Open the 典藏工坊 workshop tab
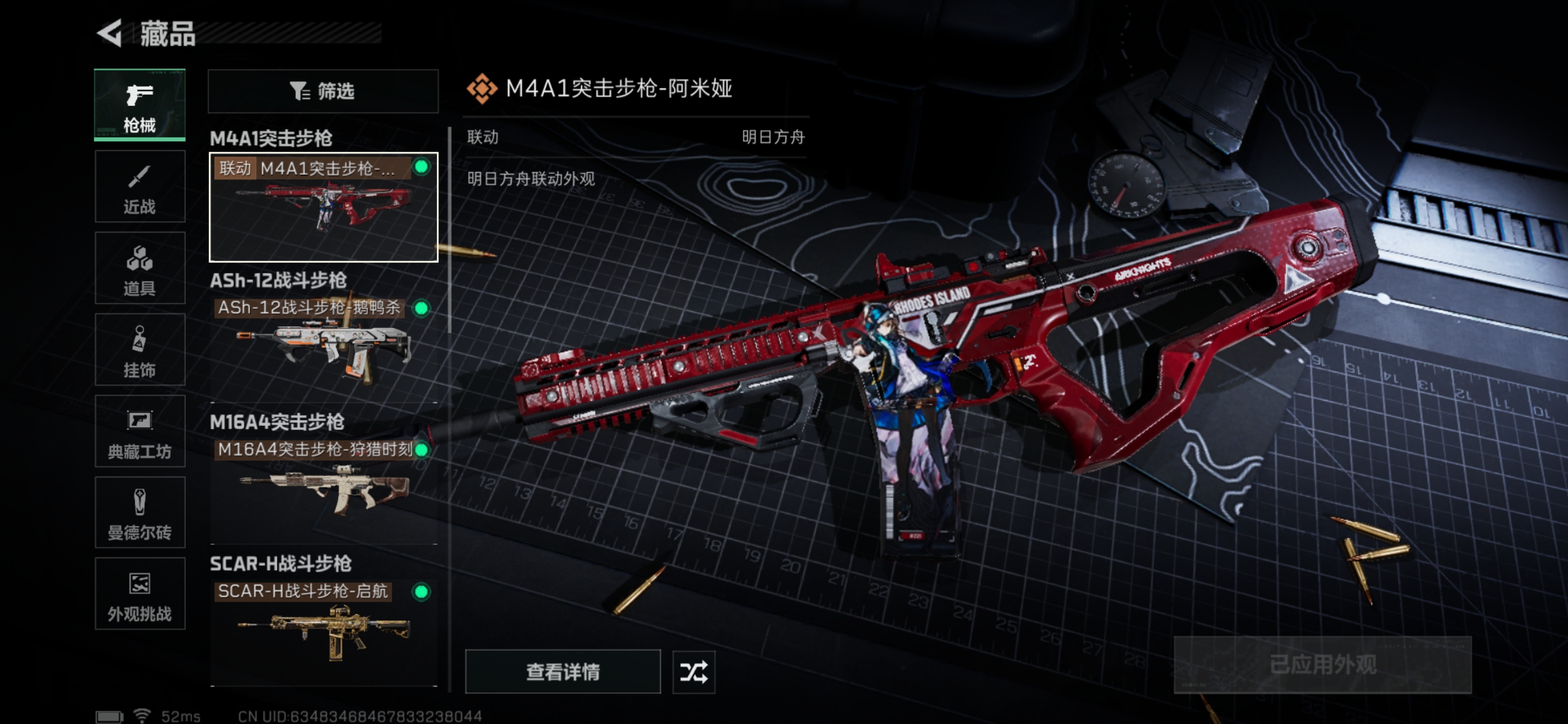 (139, 431)
